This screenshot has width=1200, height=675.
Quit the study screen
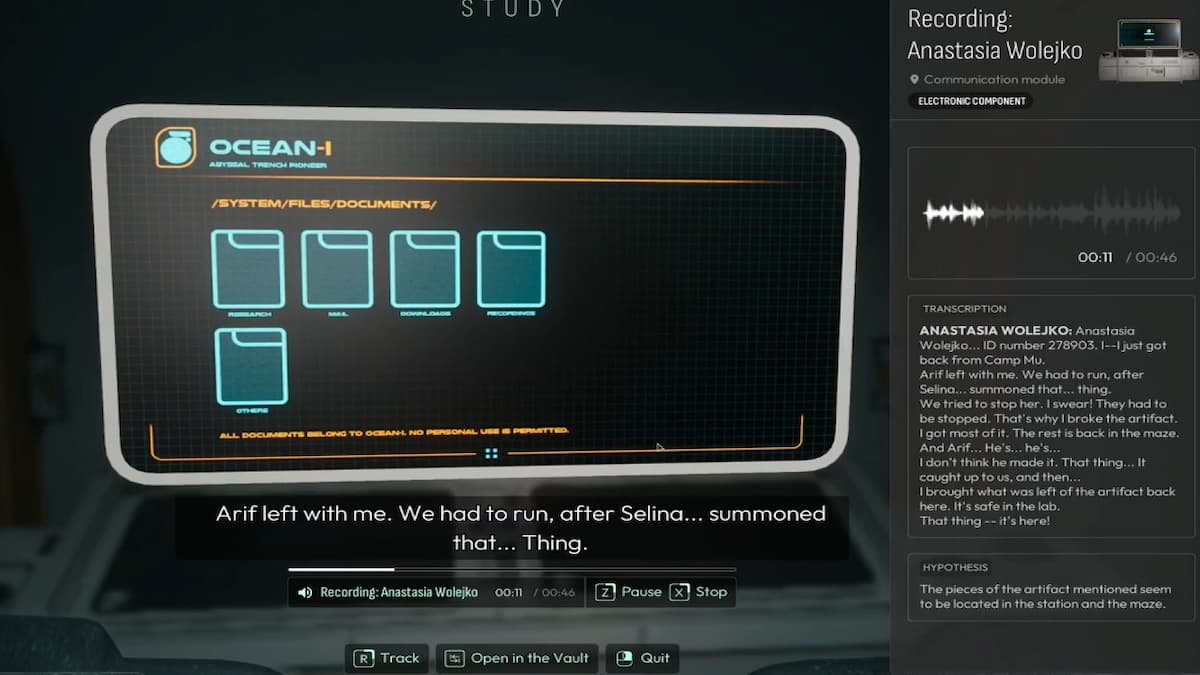coord(643,658)
